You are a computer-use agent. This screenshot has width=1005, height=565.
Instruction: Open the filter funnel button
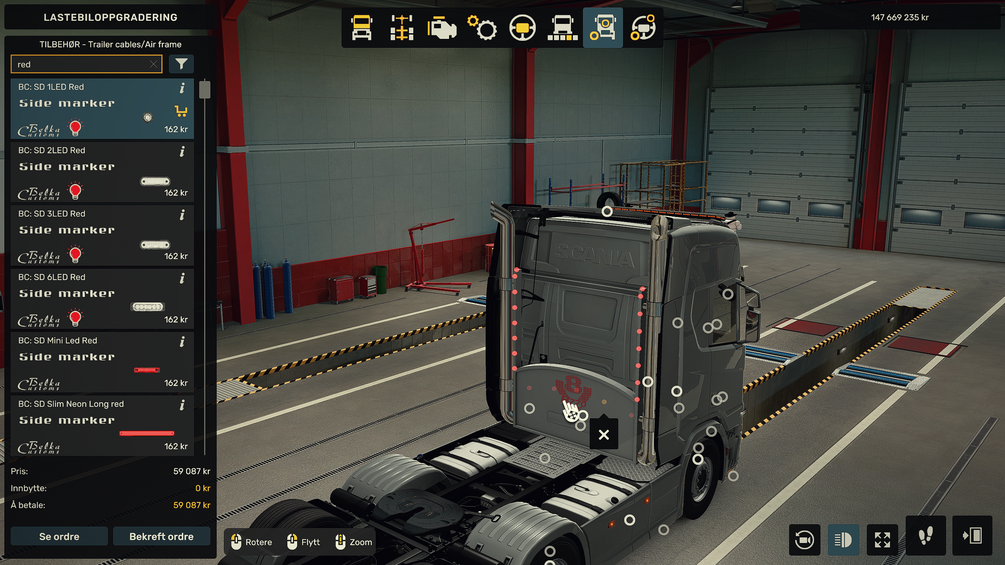pyautogui.click(x=181, y=64)
